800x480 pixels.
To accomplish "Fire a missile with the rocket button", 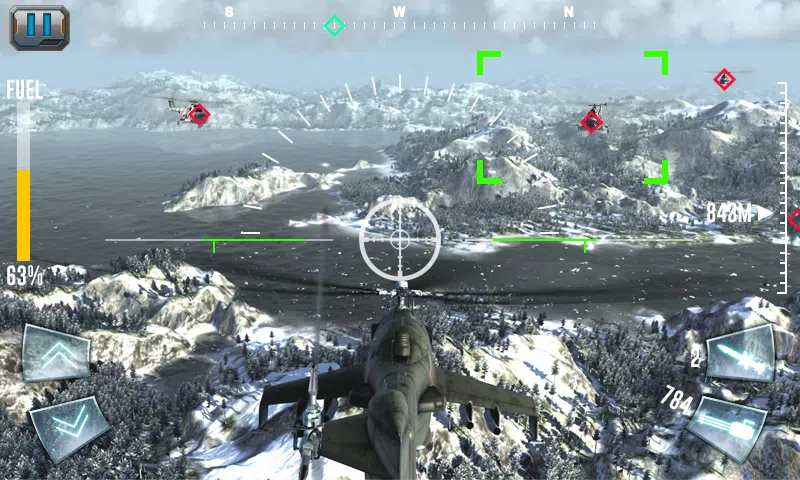I will pyautogui.click(x=740, y=353).
